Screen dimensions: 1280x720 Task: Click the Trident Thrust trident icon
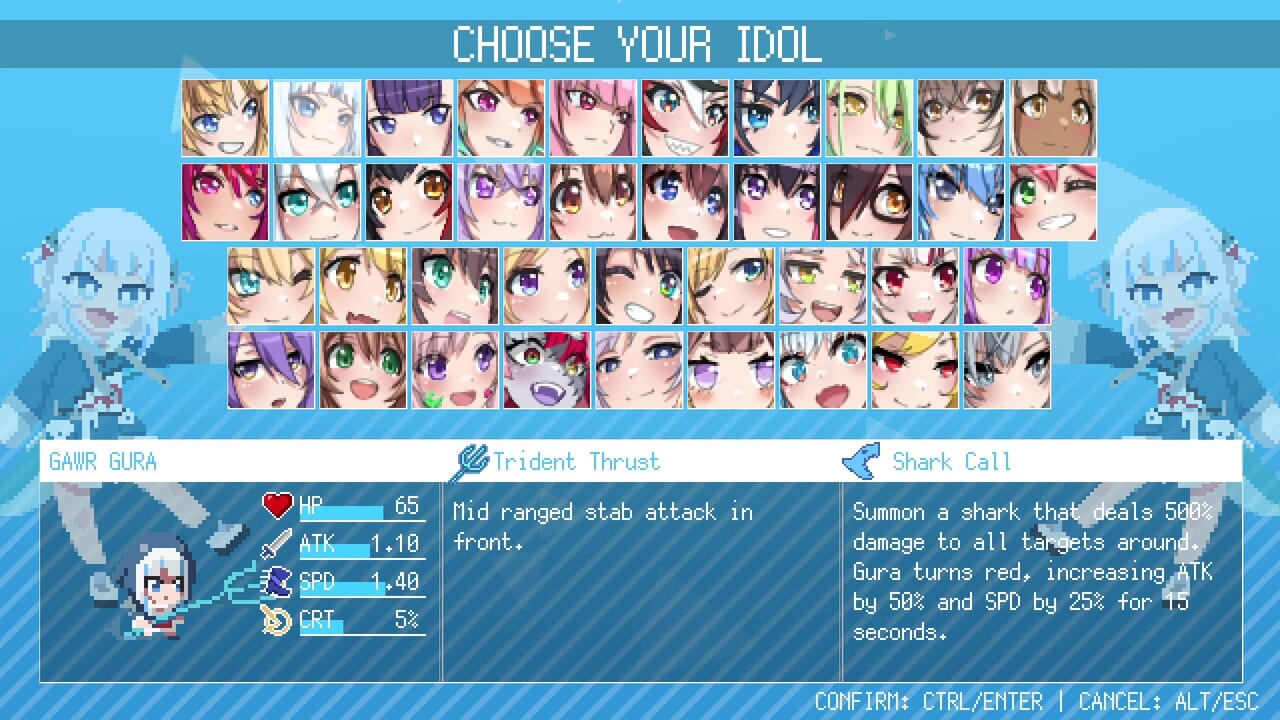point(470,461)
